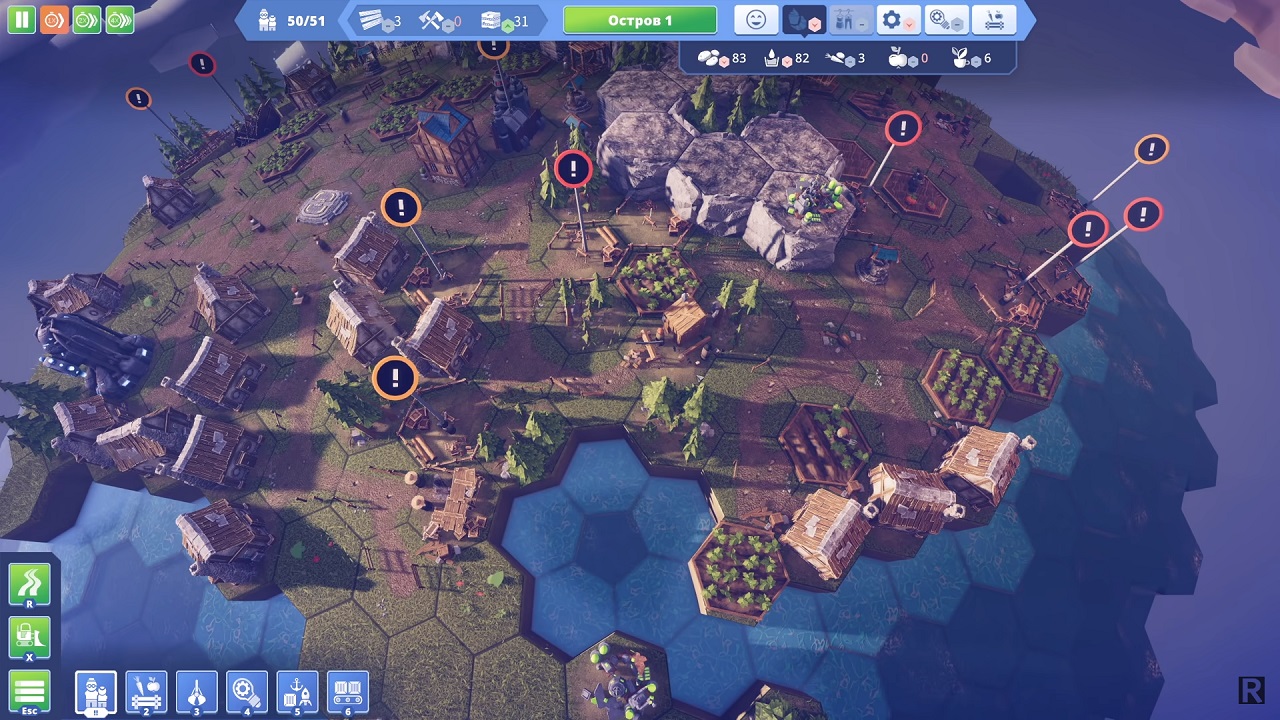Set game speed to 2x
The width and height of the screenshot is (1280, 720).
coord(87,19)
